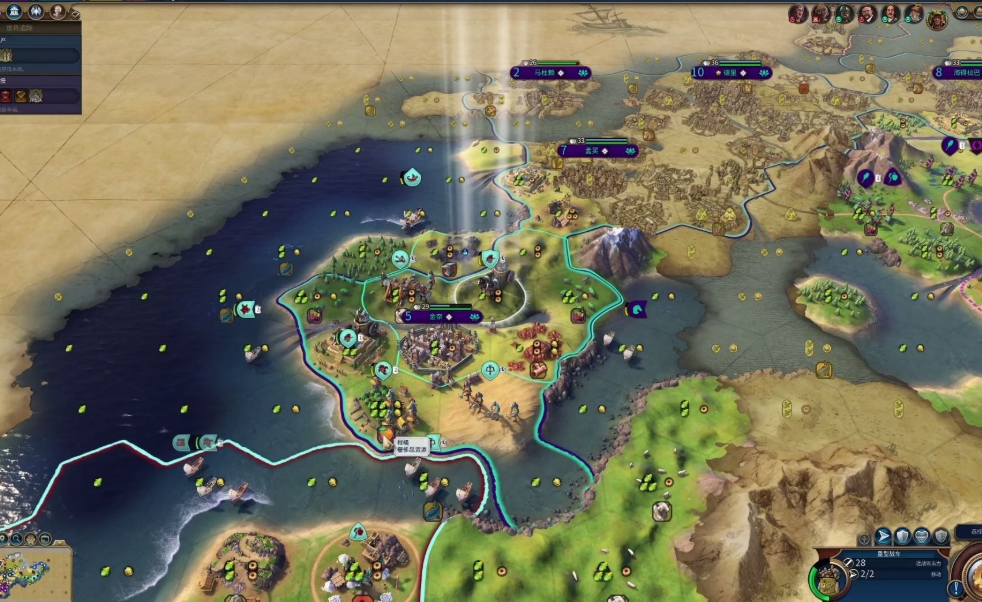Open the great people panel
The image size is (982, 602).
58,12
